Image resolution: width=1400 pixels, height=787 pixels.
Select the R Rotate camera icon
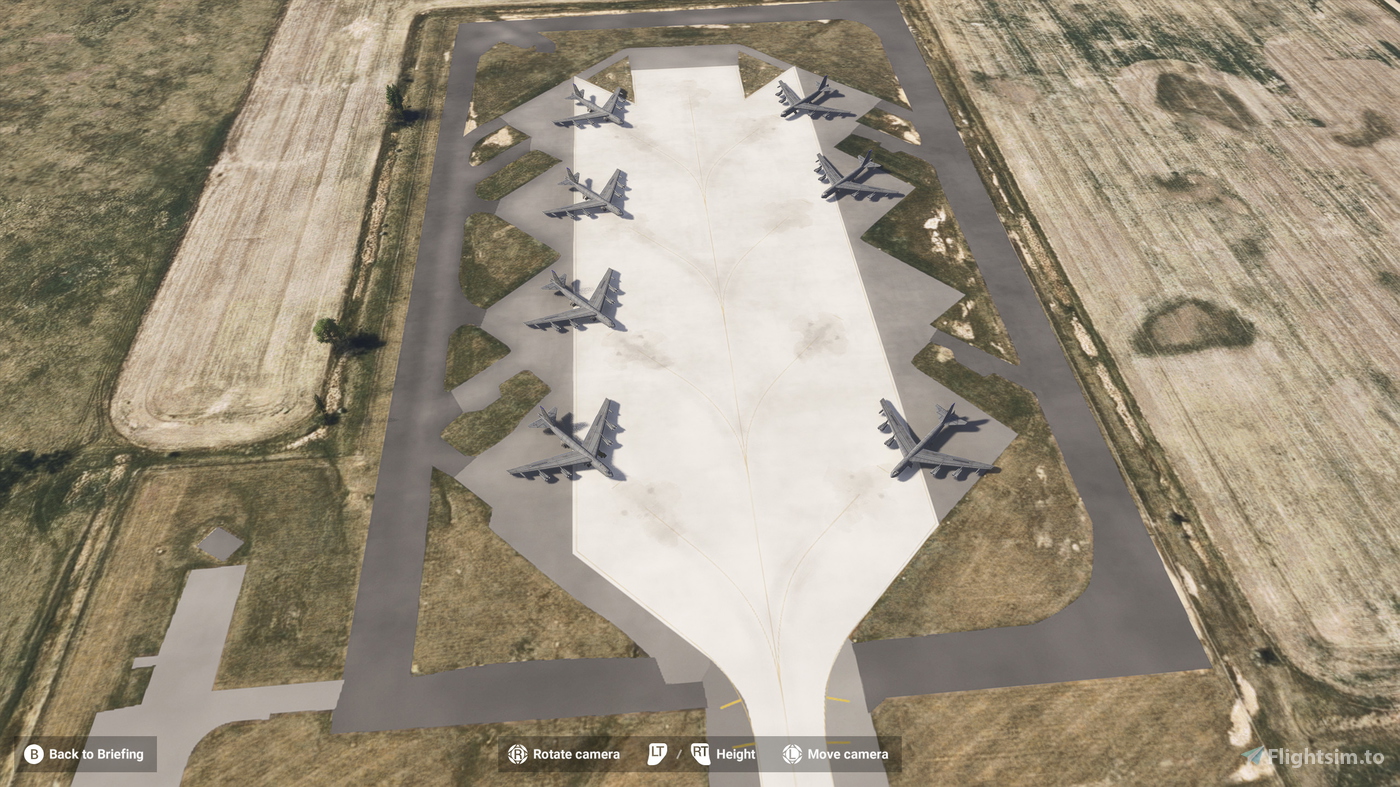[x=519, y=753]
